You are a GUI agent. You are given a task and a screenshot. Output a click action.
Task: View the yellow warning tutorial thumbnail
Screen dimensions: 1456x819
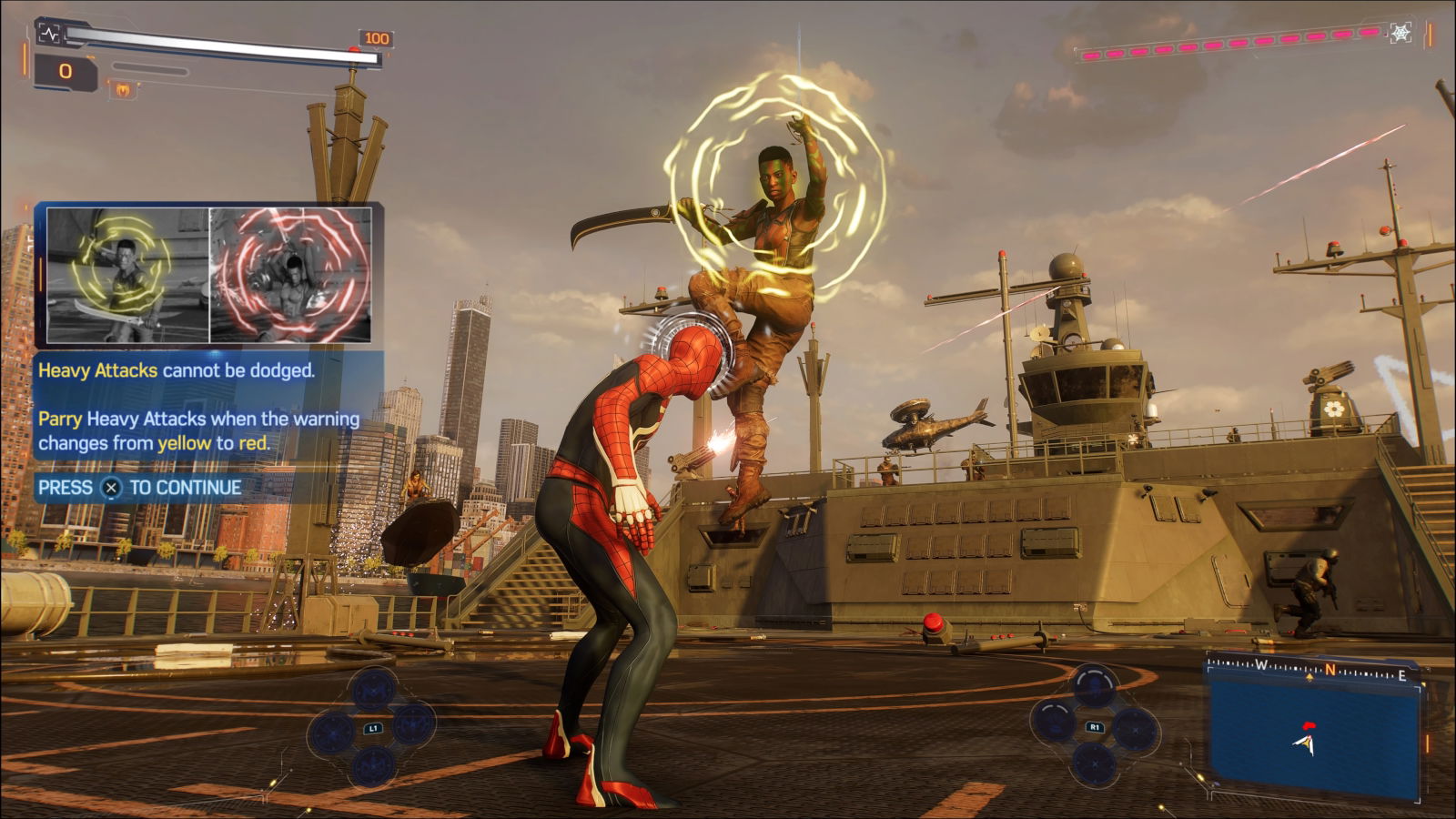click(x=128, y=275)
